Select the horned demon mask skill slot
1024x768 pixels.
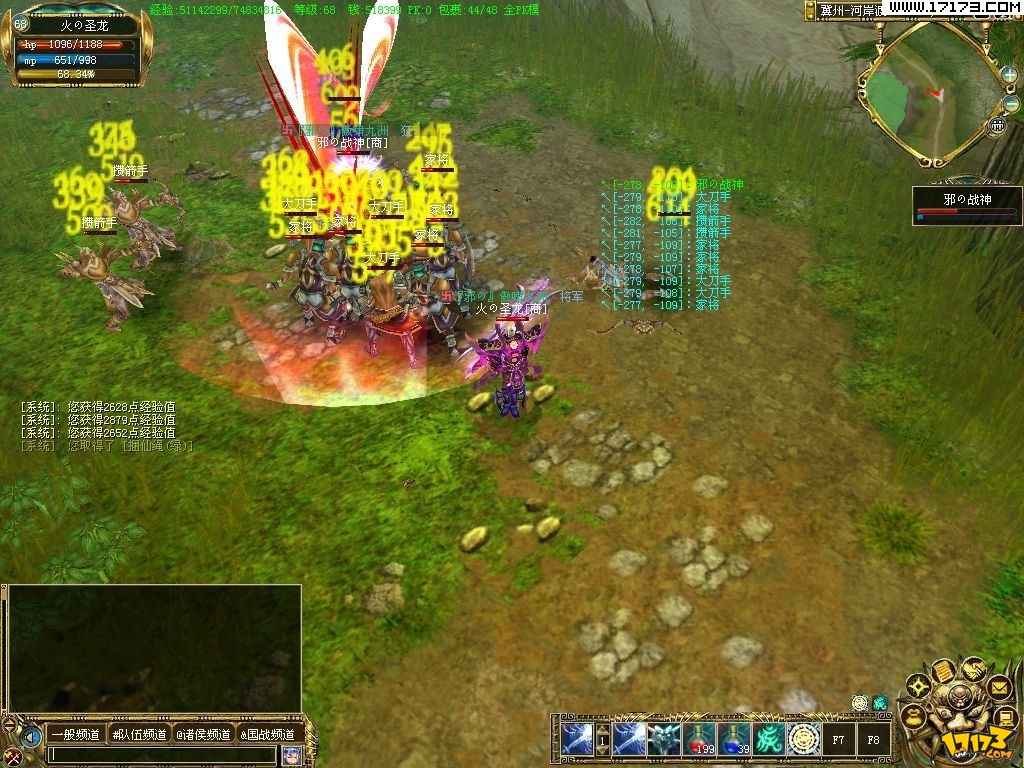point(665,739)
